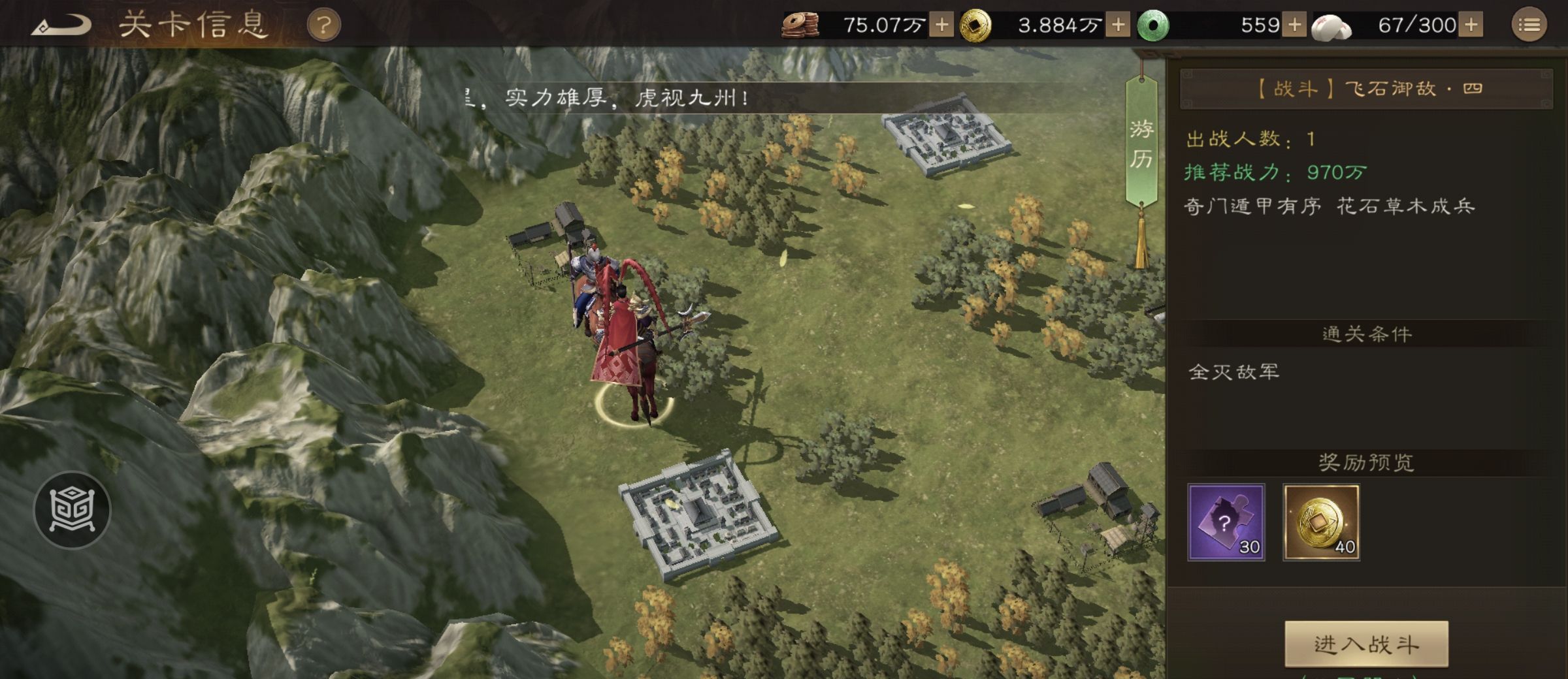
Task: Open the top-right list menu
Action: click(1529, 25)
